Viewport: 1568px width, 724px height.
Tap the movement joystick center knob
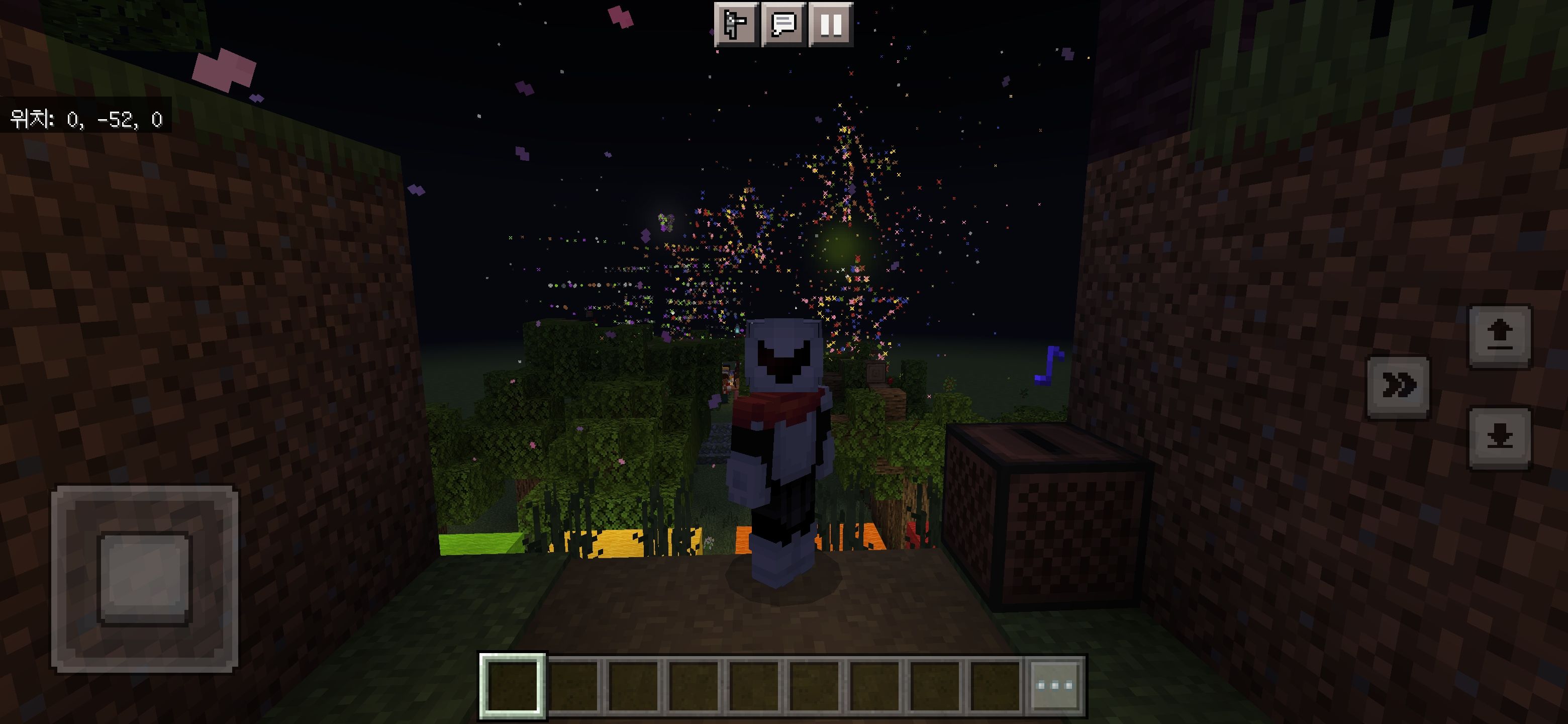(145, 578)
